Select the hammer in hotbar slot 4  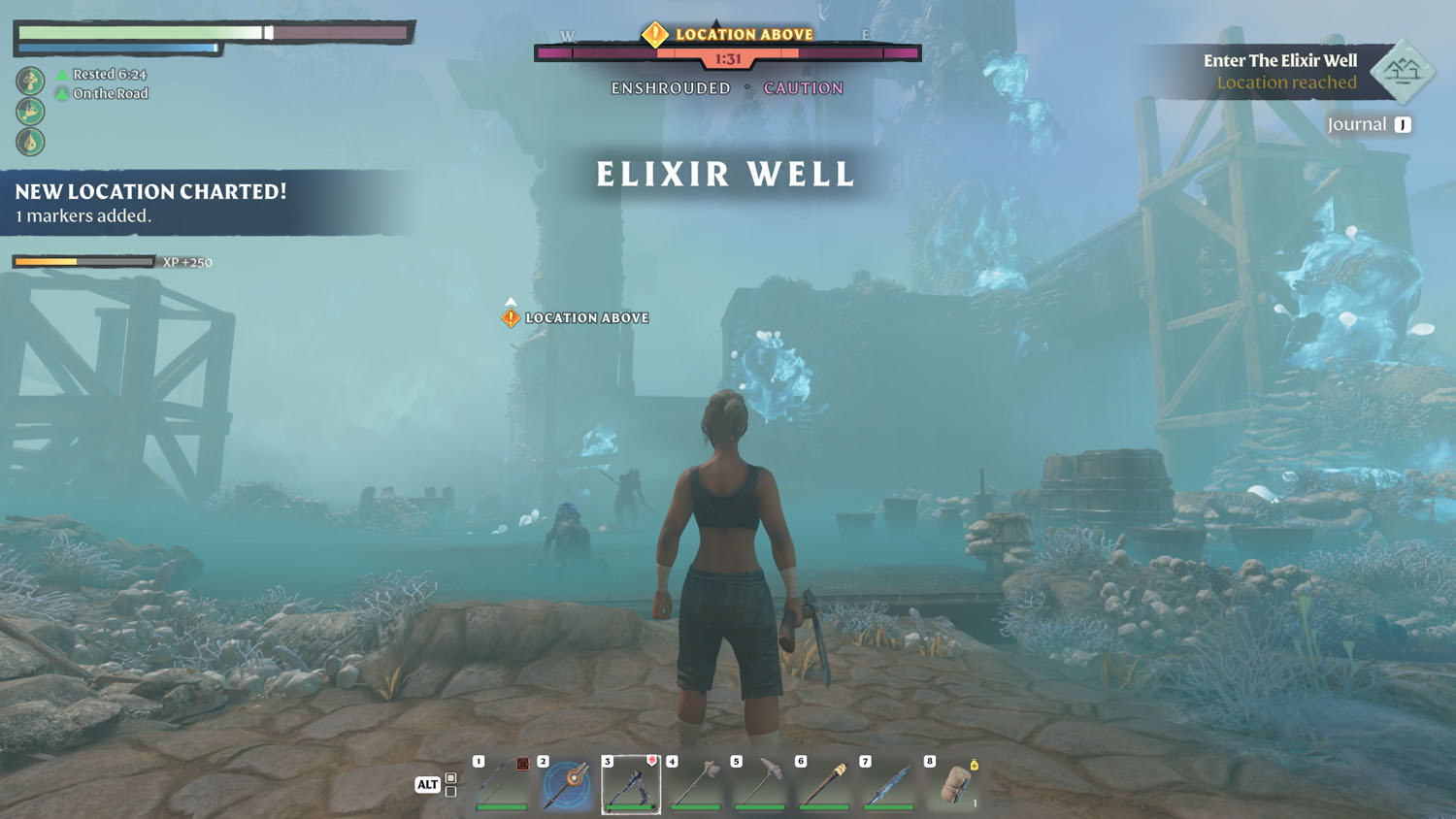[695, 786]
